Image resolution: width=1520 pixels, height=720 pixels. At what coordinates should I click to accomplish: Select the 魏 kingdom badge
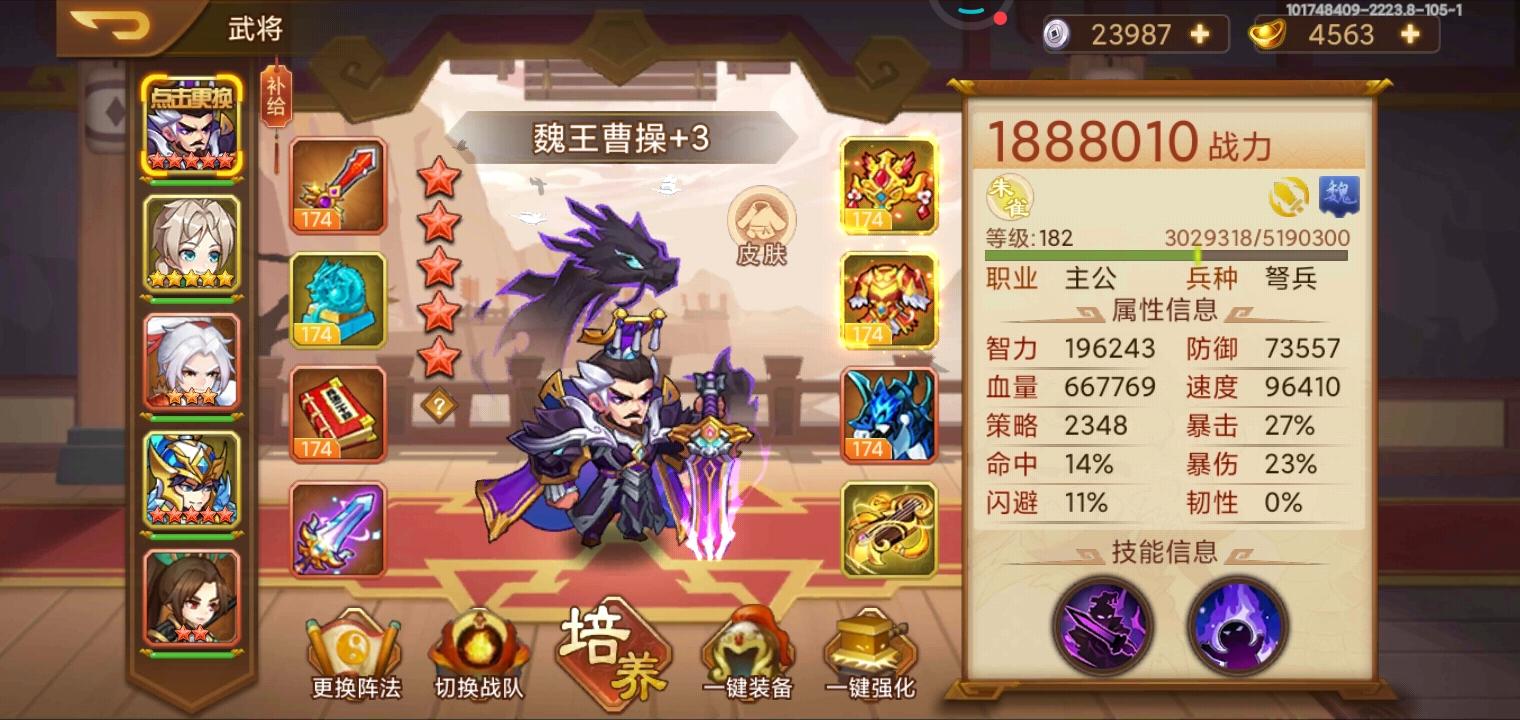pos(1340,197)
